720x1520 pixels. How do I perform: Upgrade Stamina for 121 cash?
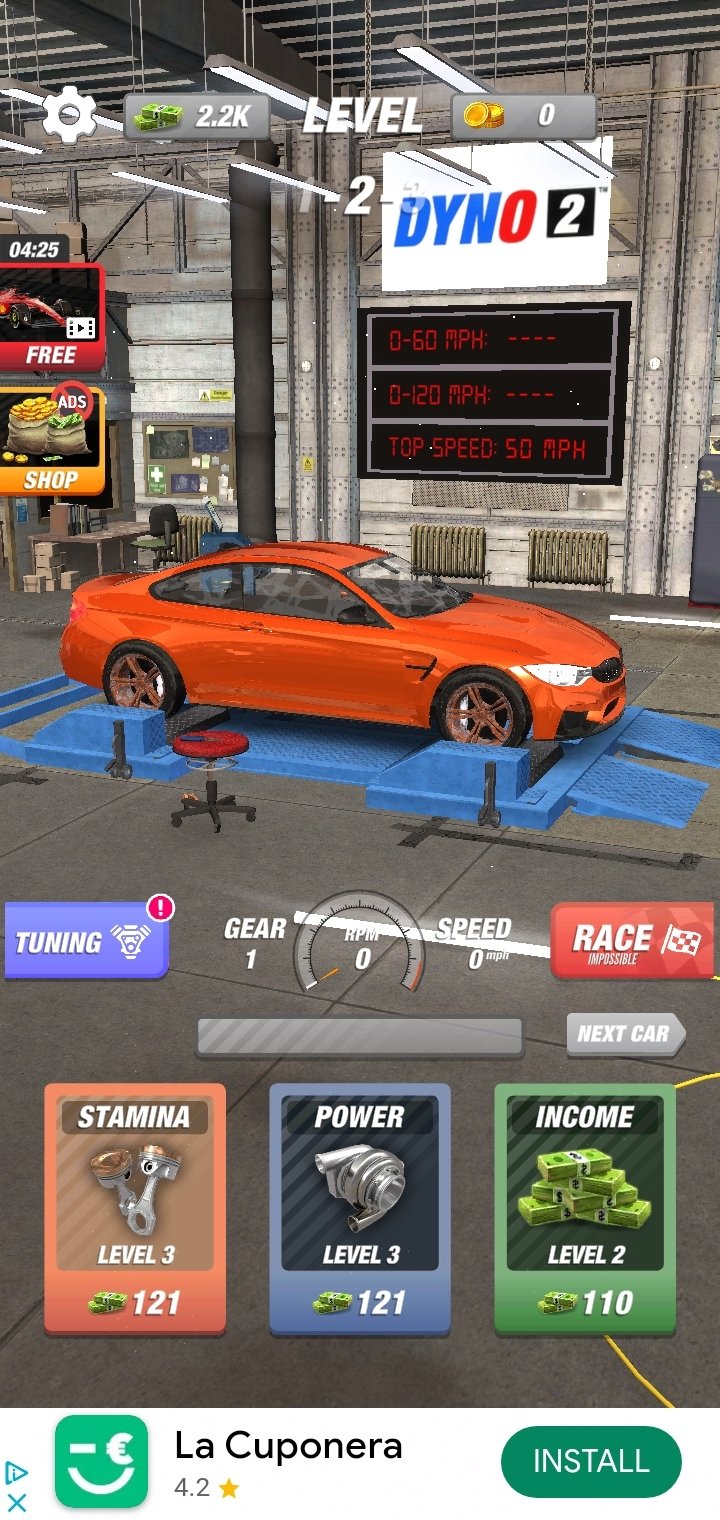click(x=135, y=1208)
